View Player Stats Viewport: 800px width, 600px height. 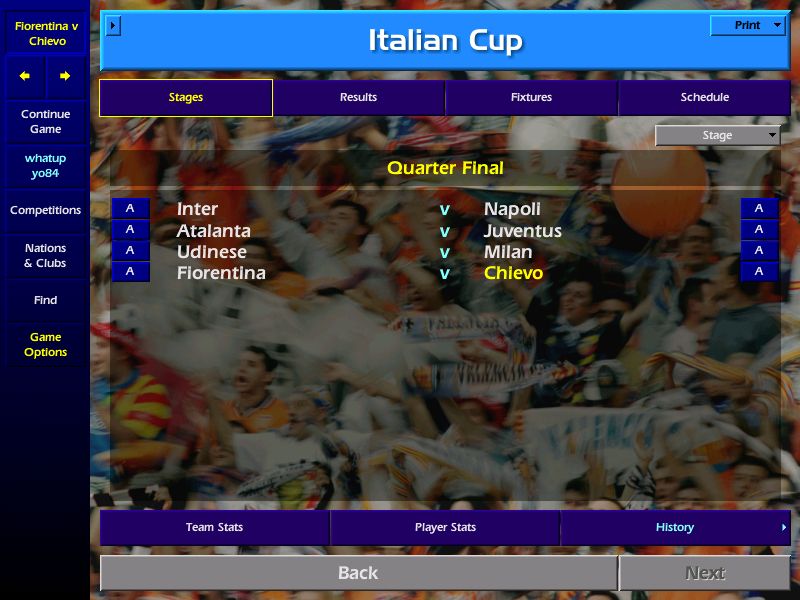point(445,527)
